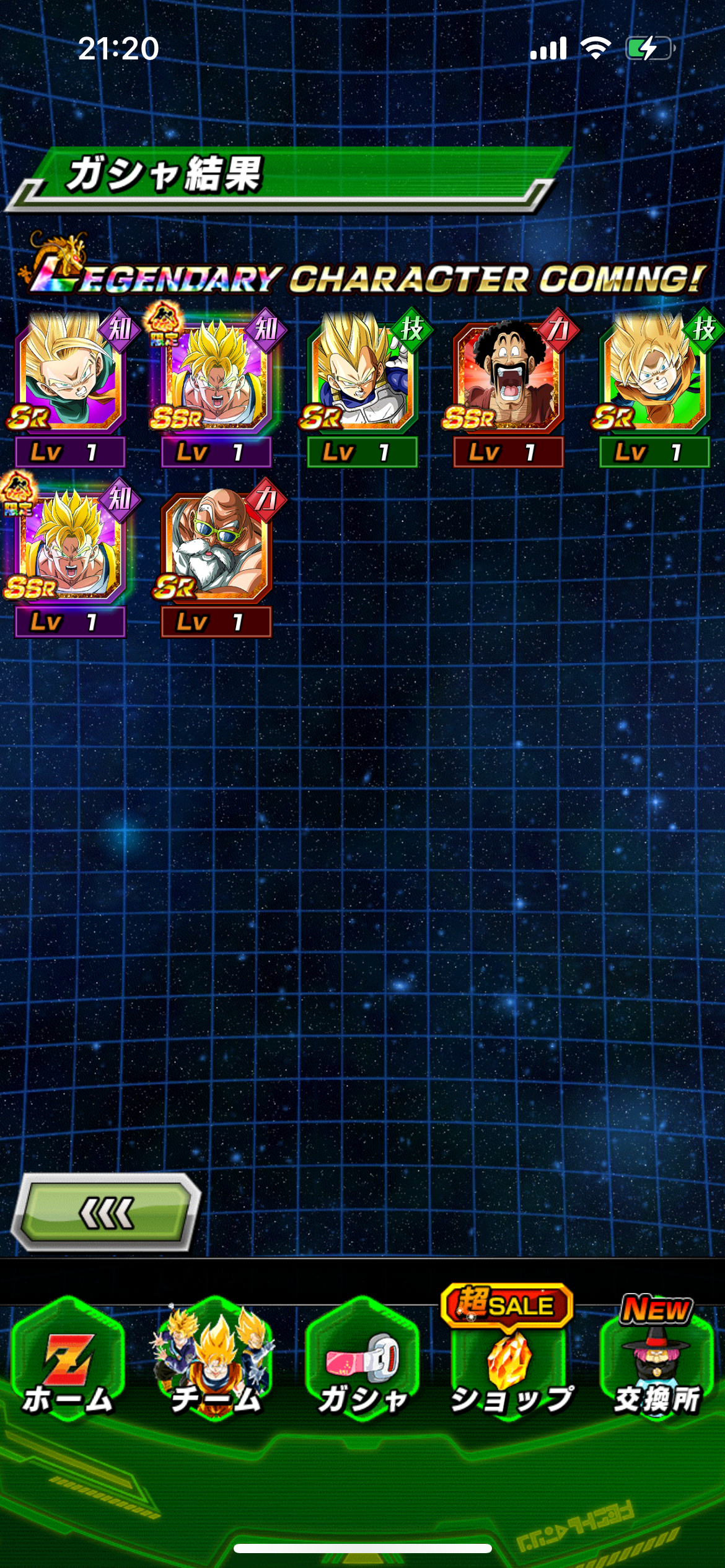Open the Home (ホーム) menu

click(68, 1362)
